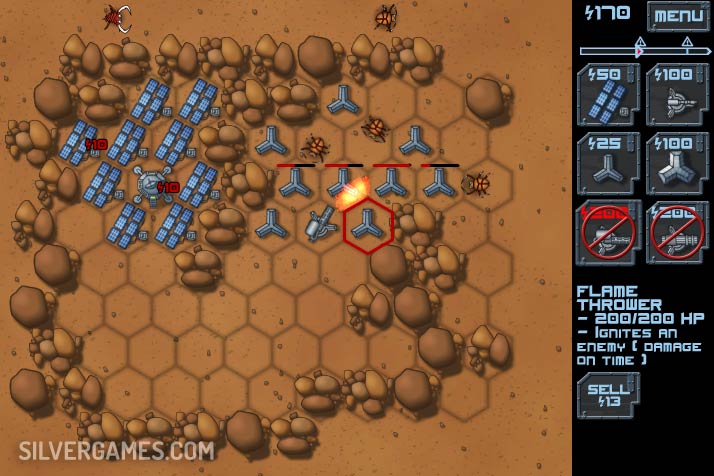Open the MENU button
714x476 pixels.
pyautogui.click(x=678, y=15)
